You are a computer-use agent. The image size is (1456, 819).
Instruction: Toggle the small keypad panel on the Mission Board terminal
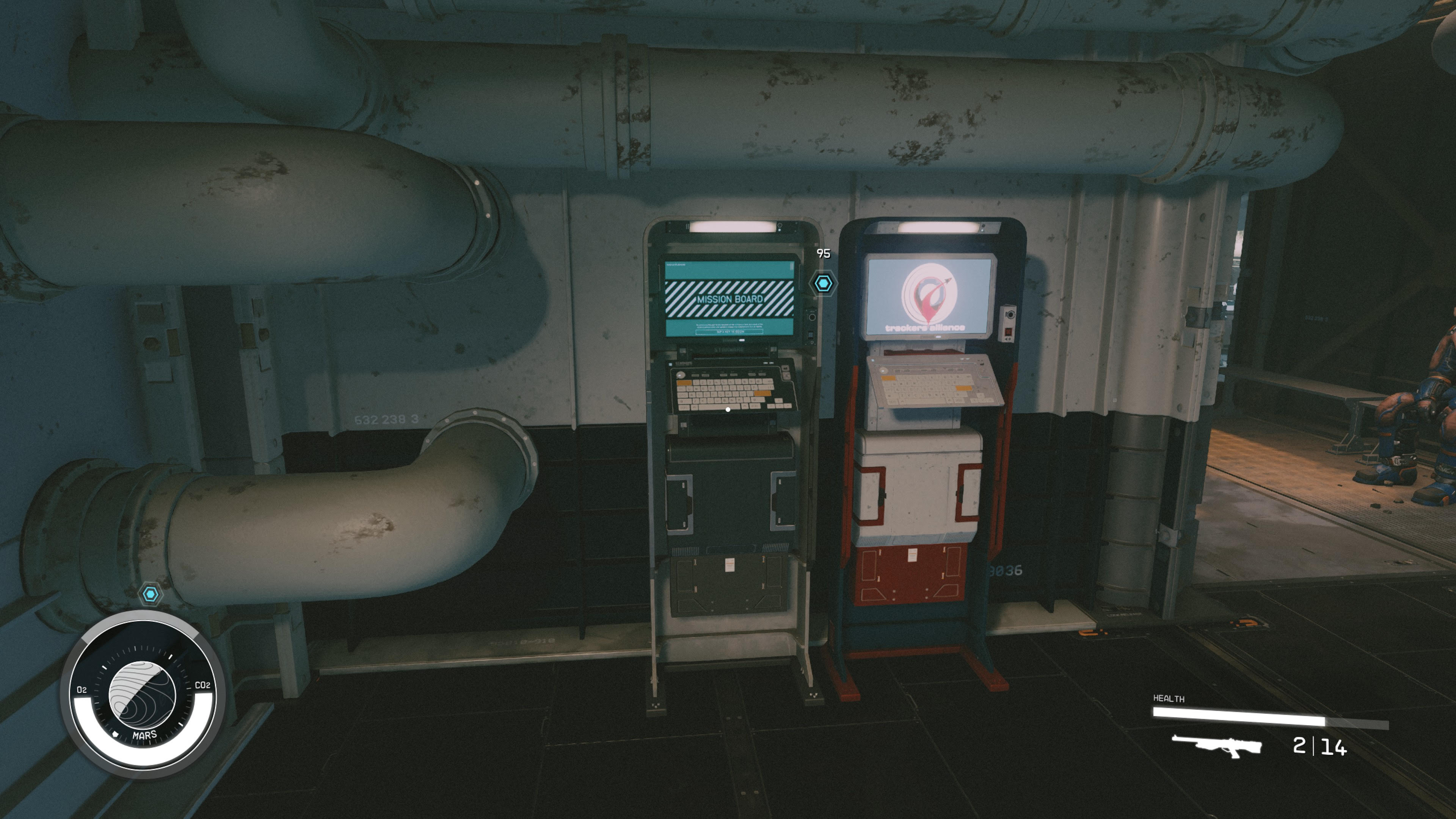pos(811,335)
